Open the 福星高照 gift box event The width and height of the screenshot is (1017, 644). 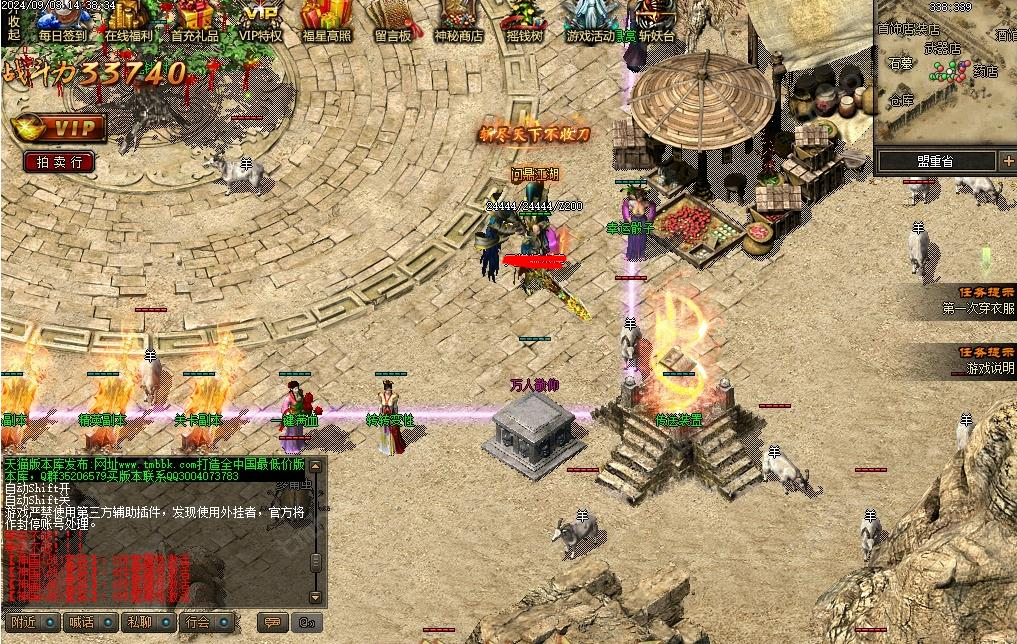[326, 20]
